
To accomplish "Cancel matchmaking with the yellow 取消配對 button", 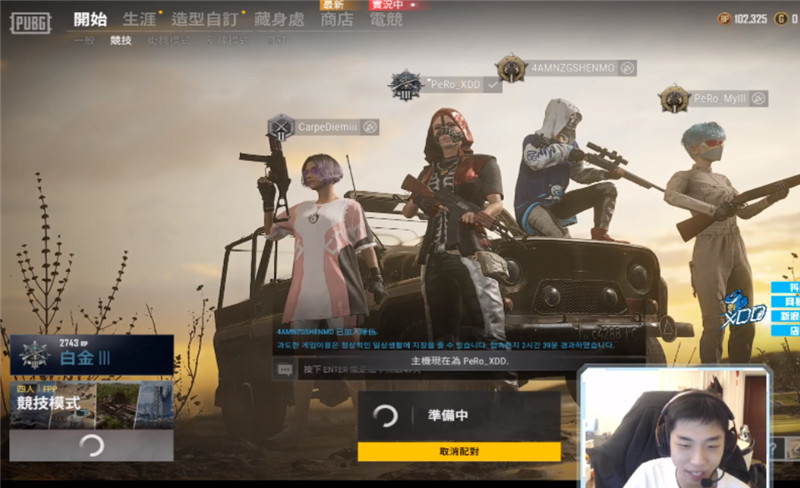I will (459, 452).
